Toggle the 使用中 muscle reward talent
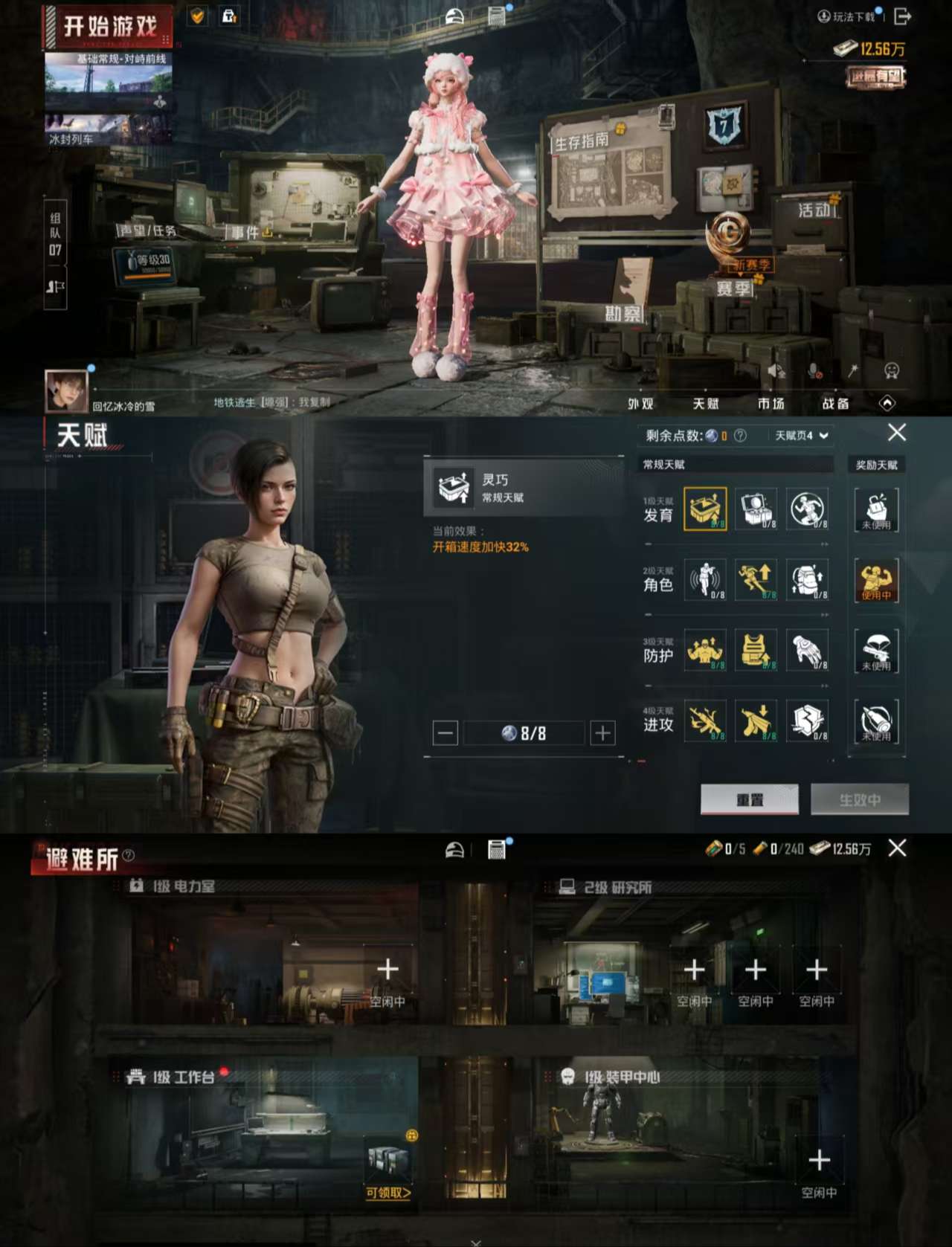Viewport: 952px width, 1247px height. [878, 580]
